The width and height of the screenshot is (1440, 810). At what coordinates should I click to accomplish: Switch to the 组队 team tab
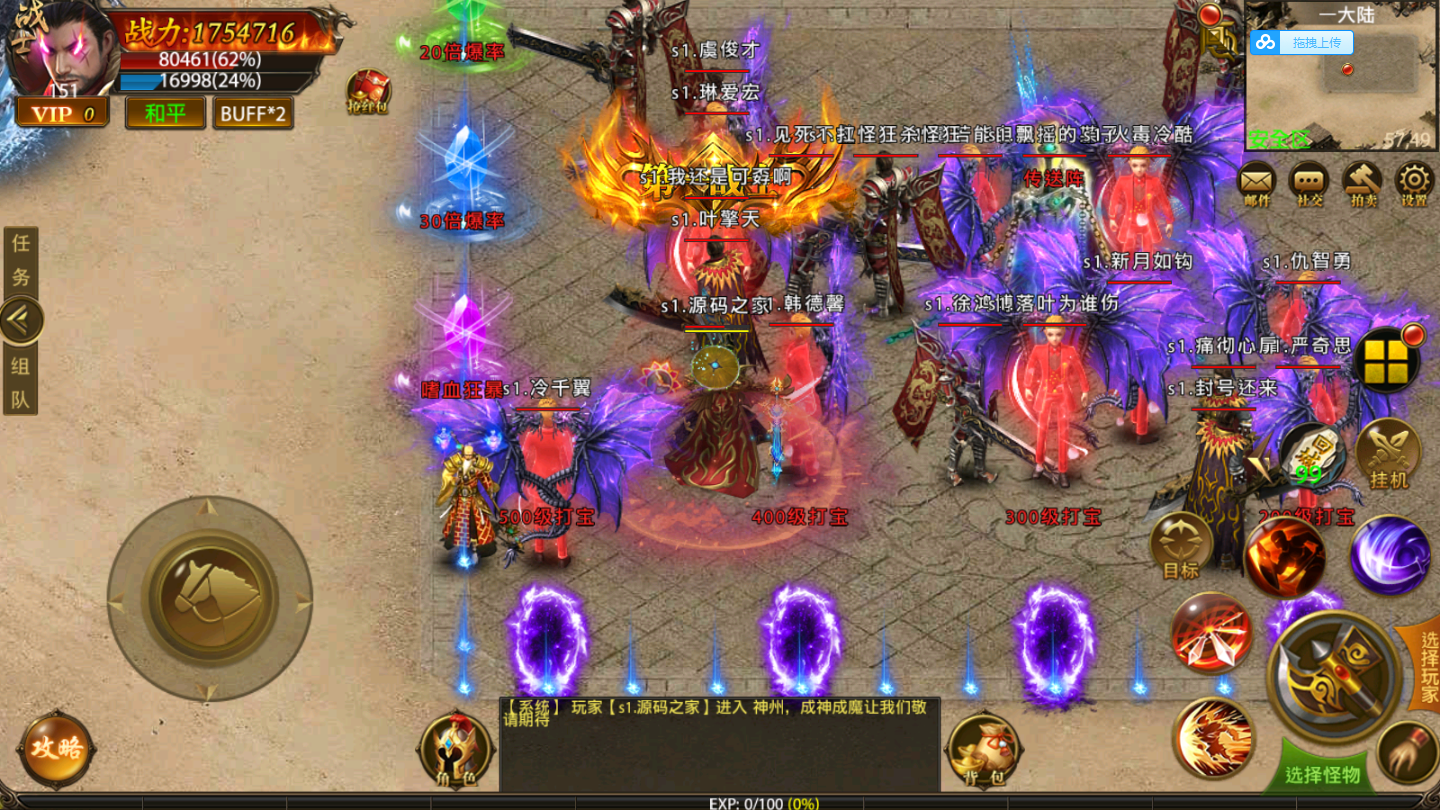tap(21, 383)
